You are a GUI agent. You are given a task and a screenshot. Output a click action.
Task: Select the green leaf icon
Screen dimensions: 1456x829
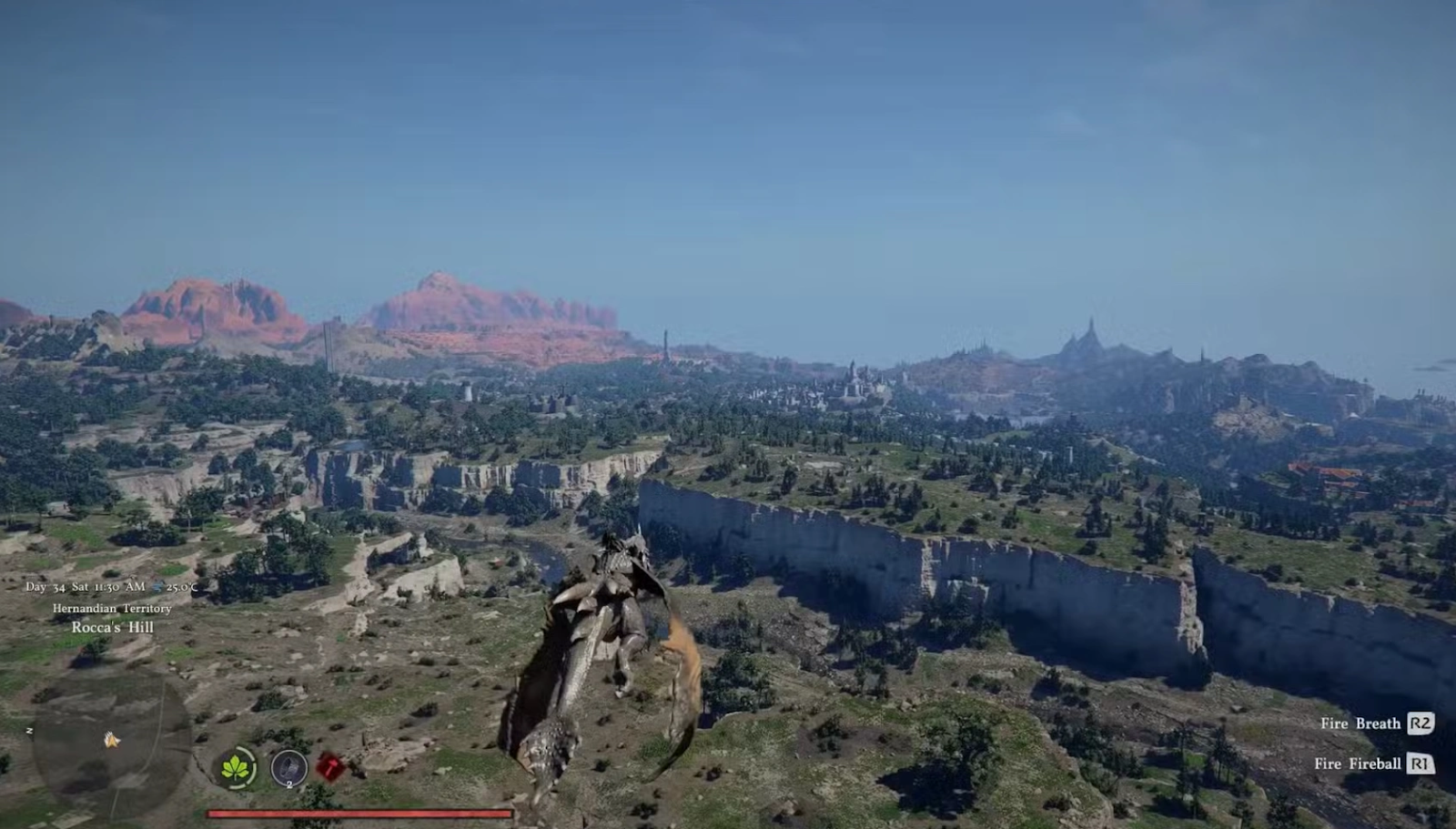[238, 768]
